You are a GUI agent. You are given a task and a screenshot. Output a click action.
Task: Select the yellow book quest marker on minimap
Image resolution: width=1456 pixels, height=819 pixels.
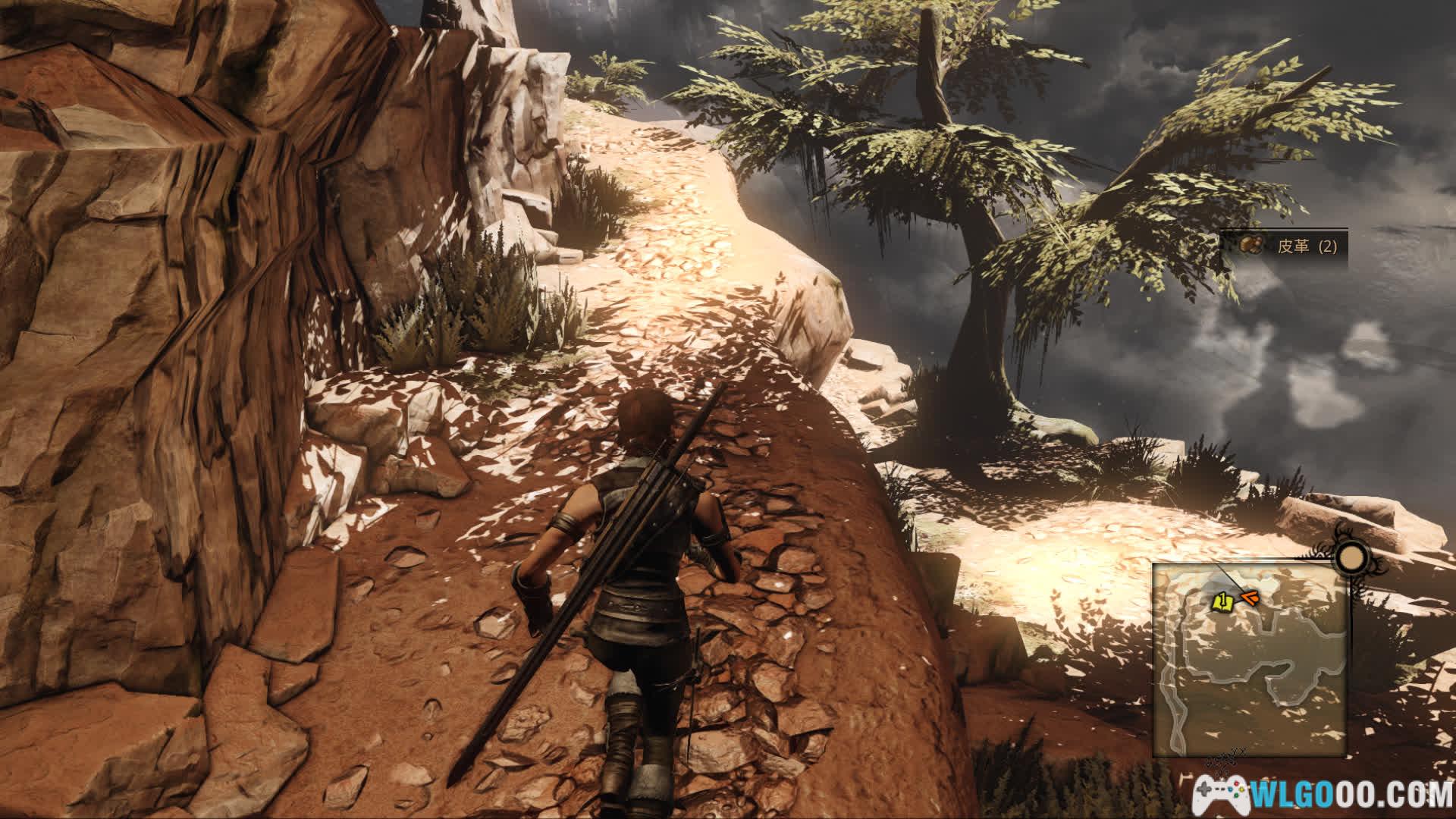pyautogui.click(x=1221, y=602)
